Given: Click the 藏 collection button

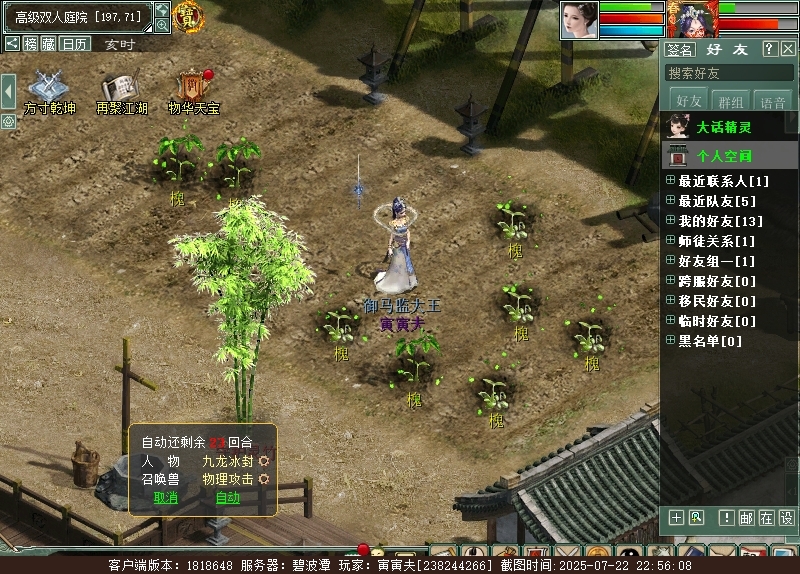Looking at the screenshot, I should tap(48, 43).
